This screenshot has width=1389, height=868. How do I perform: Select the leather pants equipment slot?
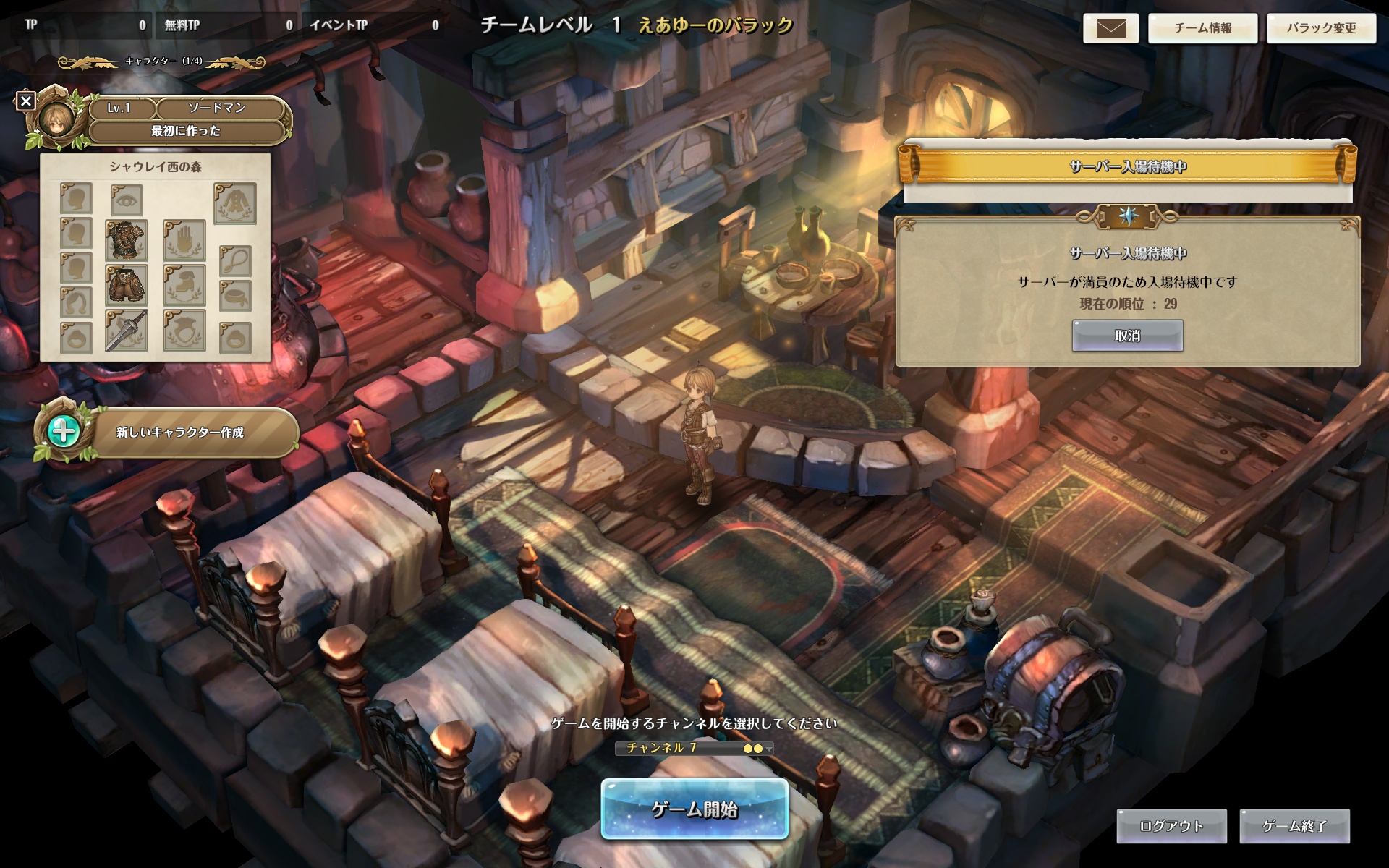pyautogui.click(x=127, y=285)
